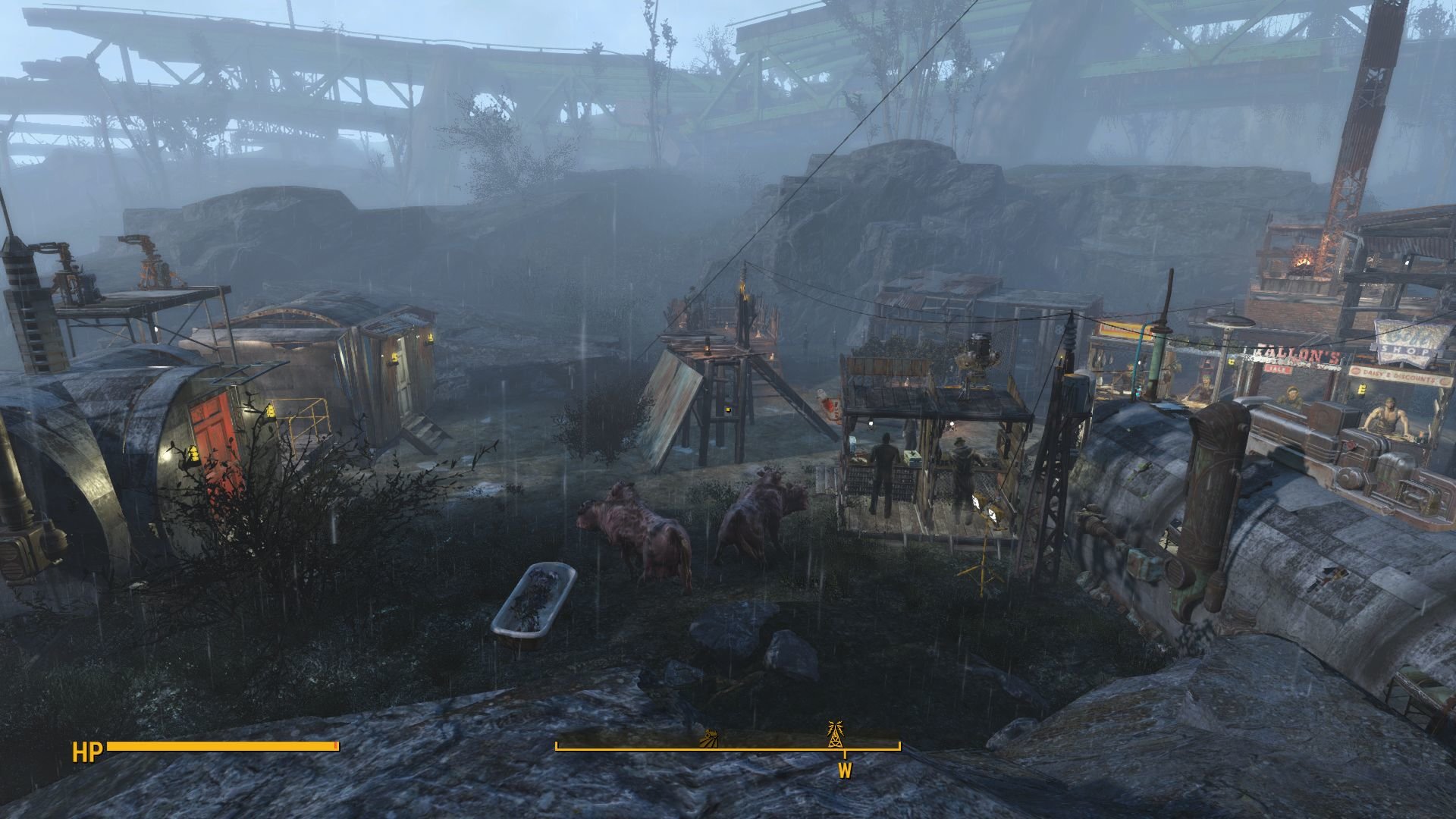1456x819 pixels.
Task: Select the yellow lantern beside the red door
Action: point(193,454)
